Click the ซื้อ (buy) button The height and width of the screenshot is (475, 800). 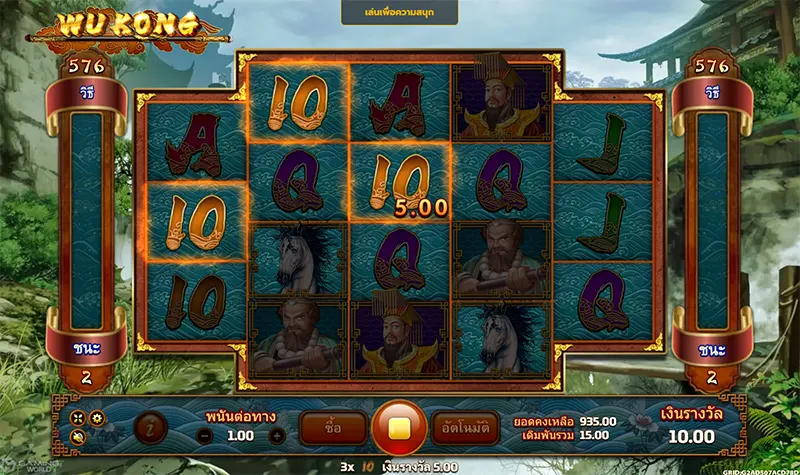click(x=332, y=427)
